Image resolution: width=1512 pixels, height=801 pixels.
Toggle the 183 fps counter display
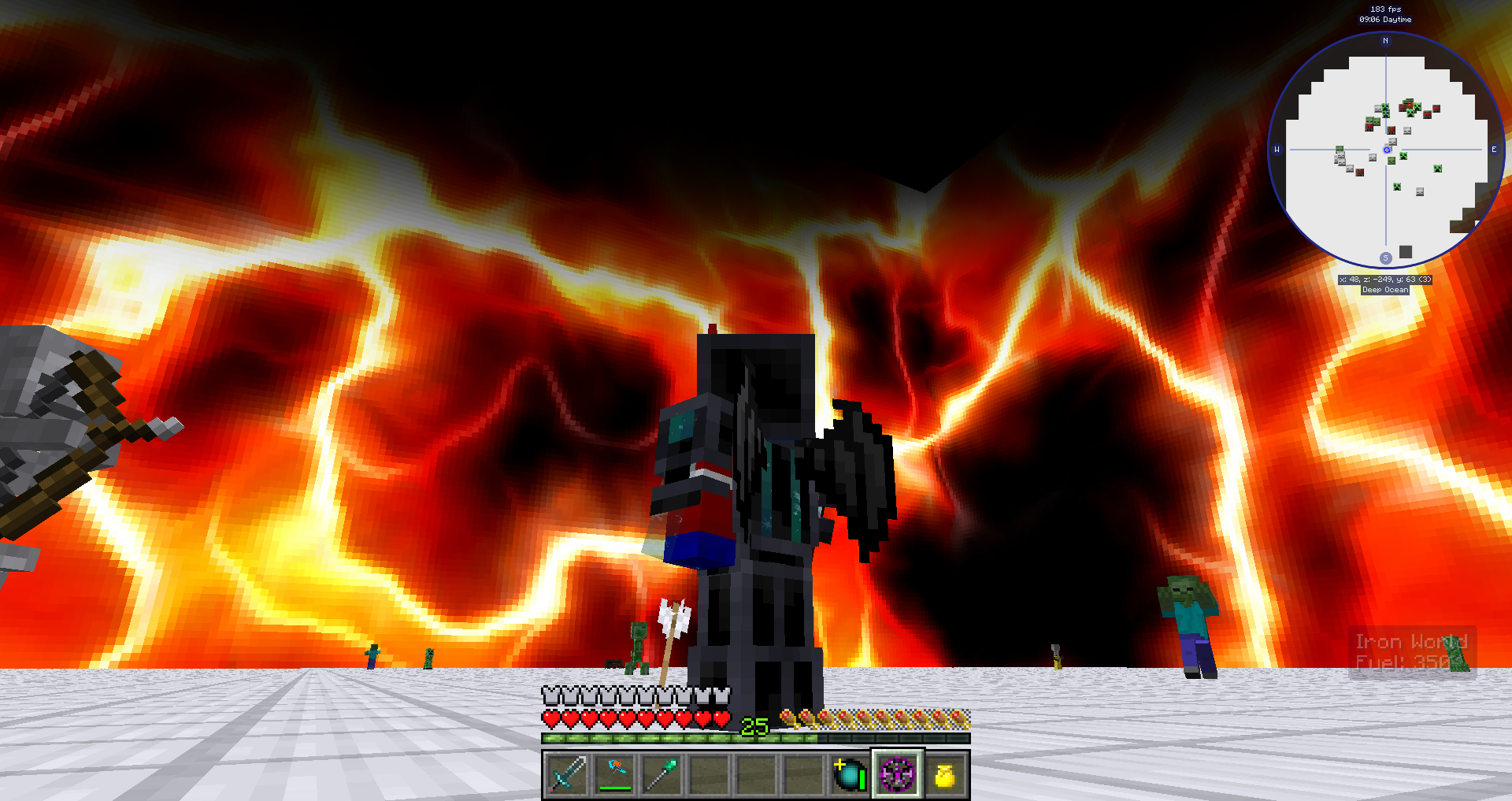1385,9
